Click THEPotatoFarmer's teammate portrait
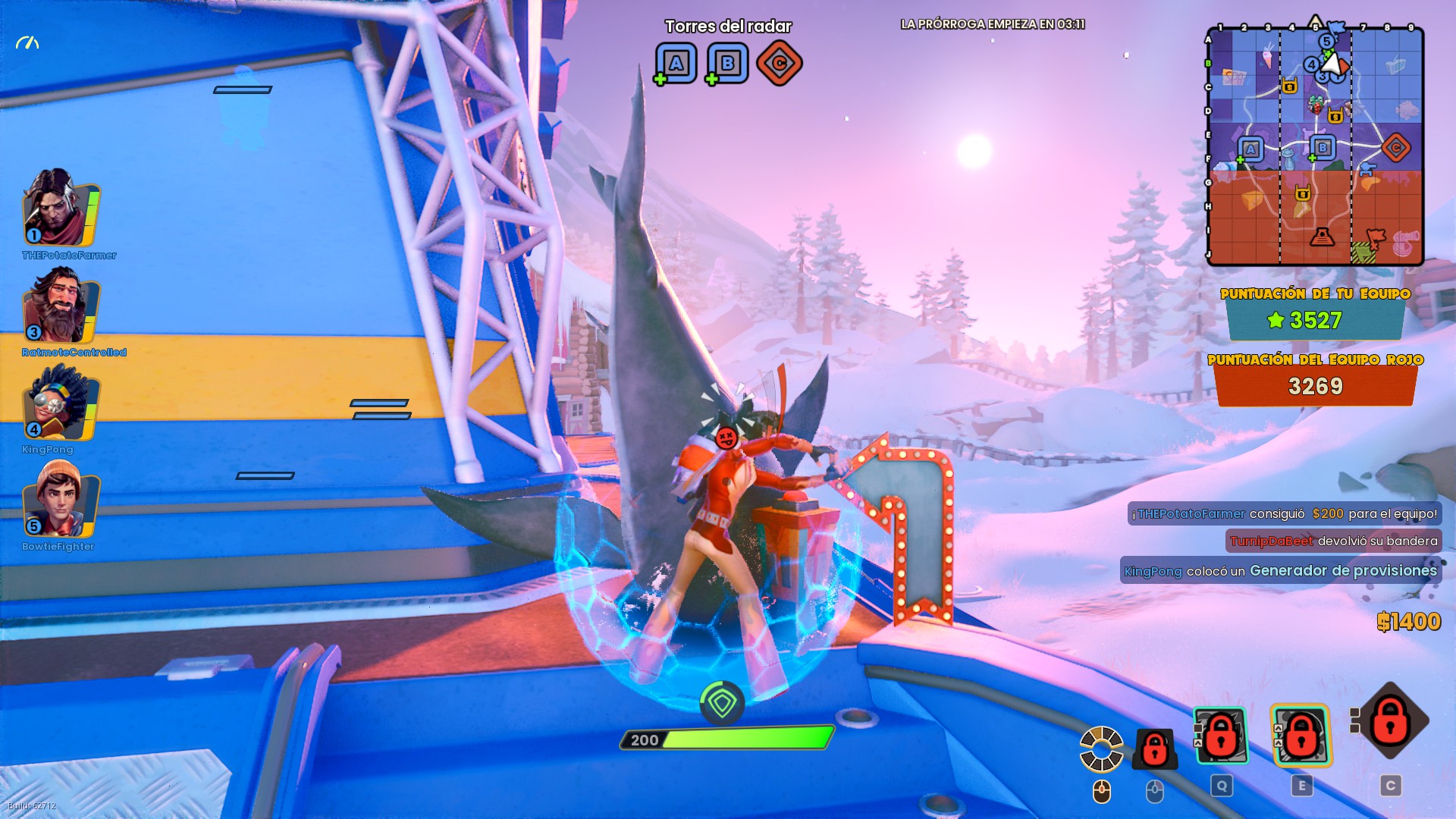 coord(59,209)
